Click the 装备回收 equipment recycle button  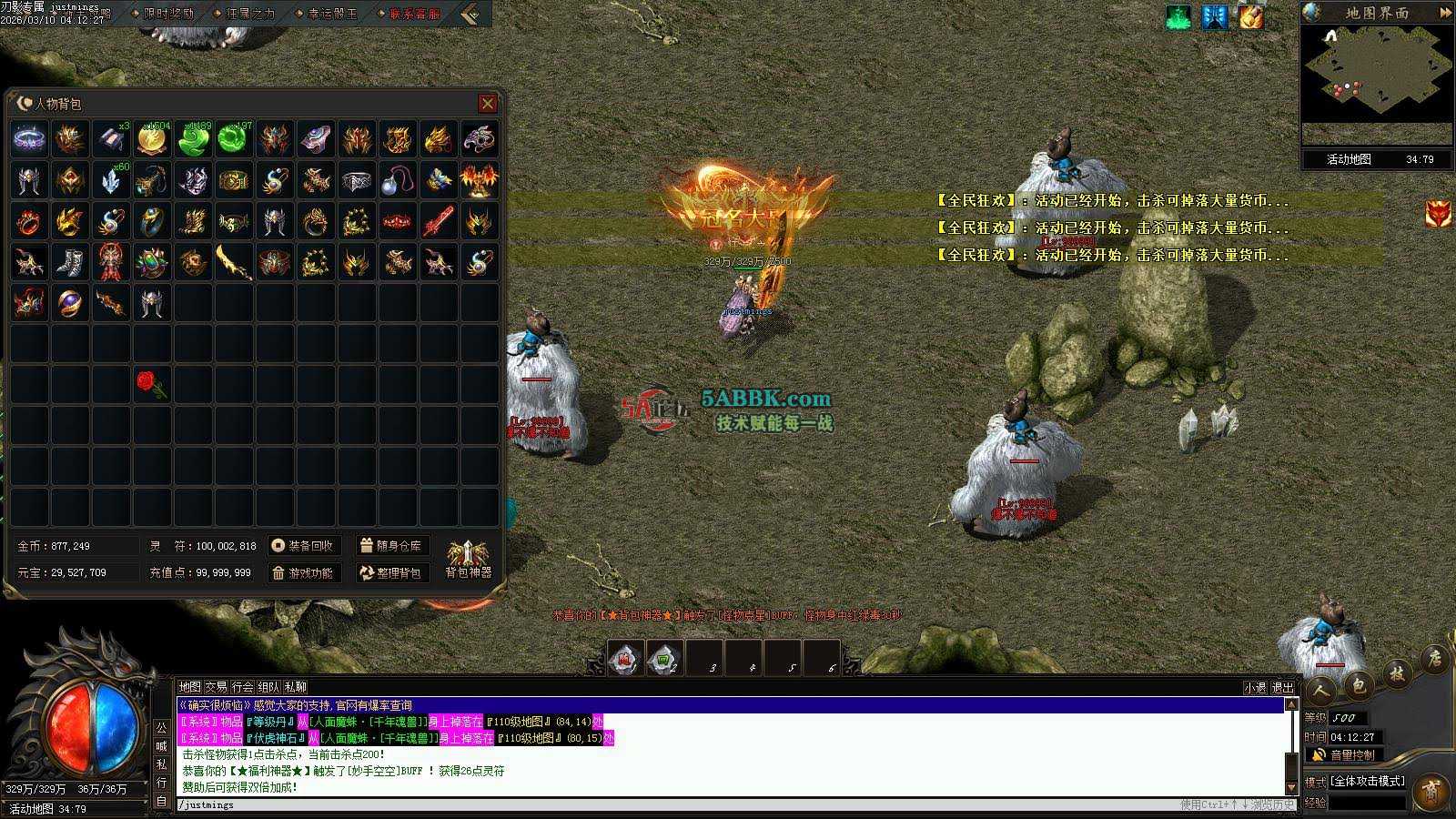(x=304, y=546)
